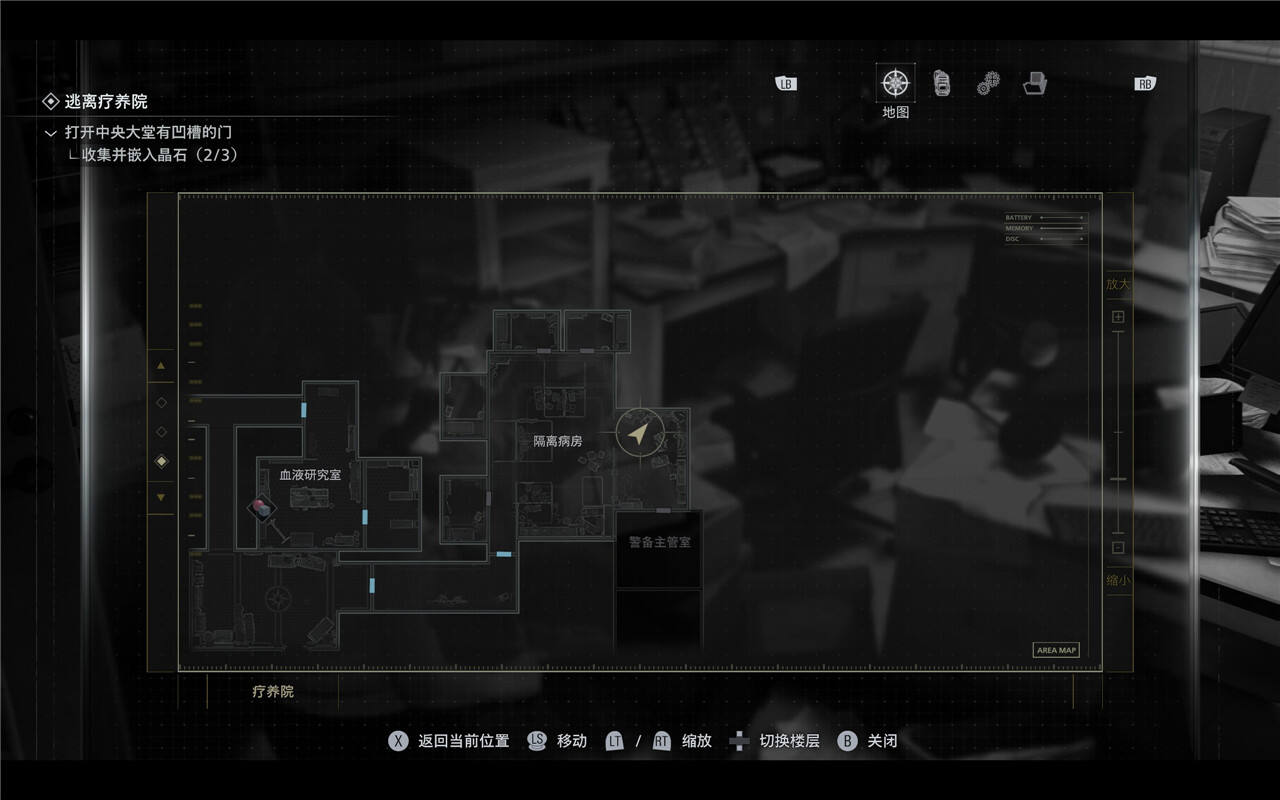Viewport: 1280px width, 800px height.
Task: Select the 逃离疗养院 objective title
Action: tap(106, 101)
